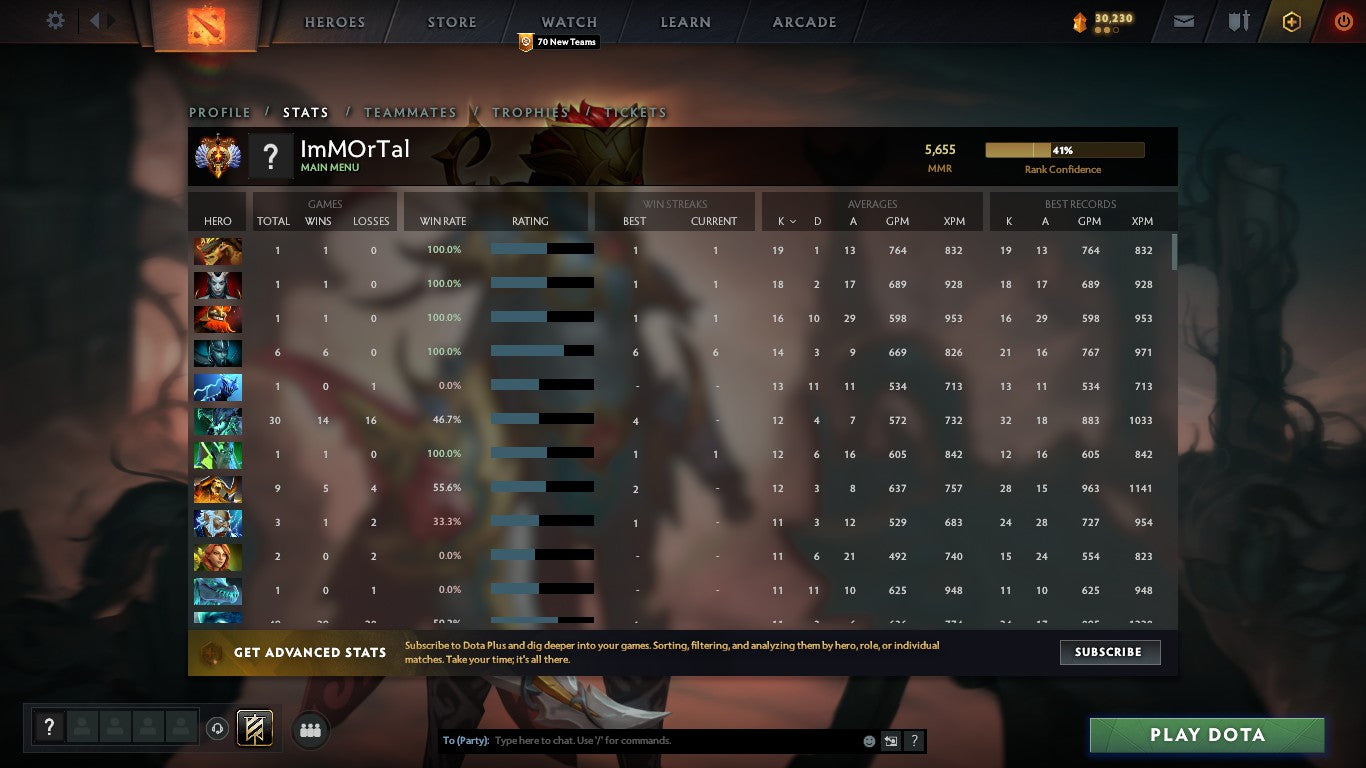Click the red power button to exit
This screenshot has width=1366, height=768.
point(1341,20)
